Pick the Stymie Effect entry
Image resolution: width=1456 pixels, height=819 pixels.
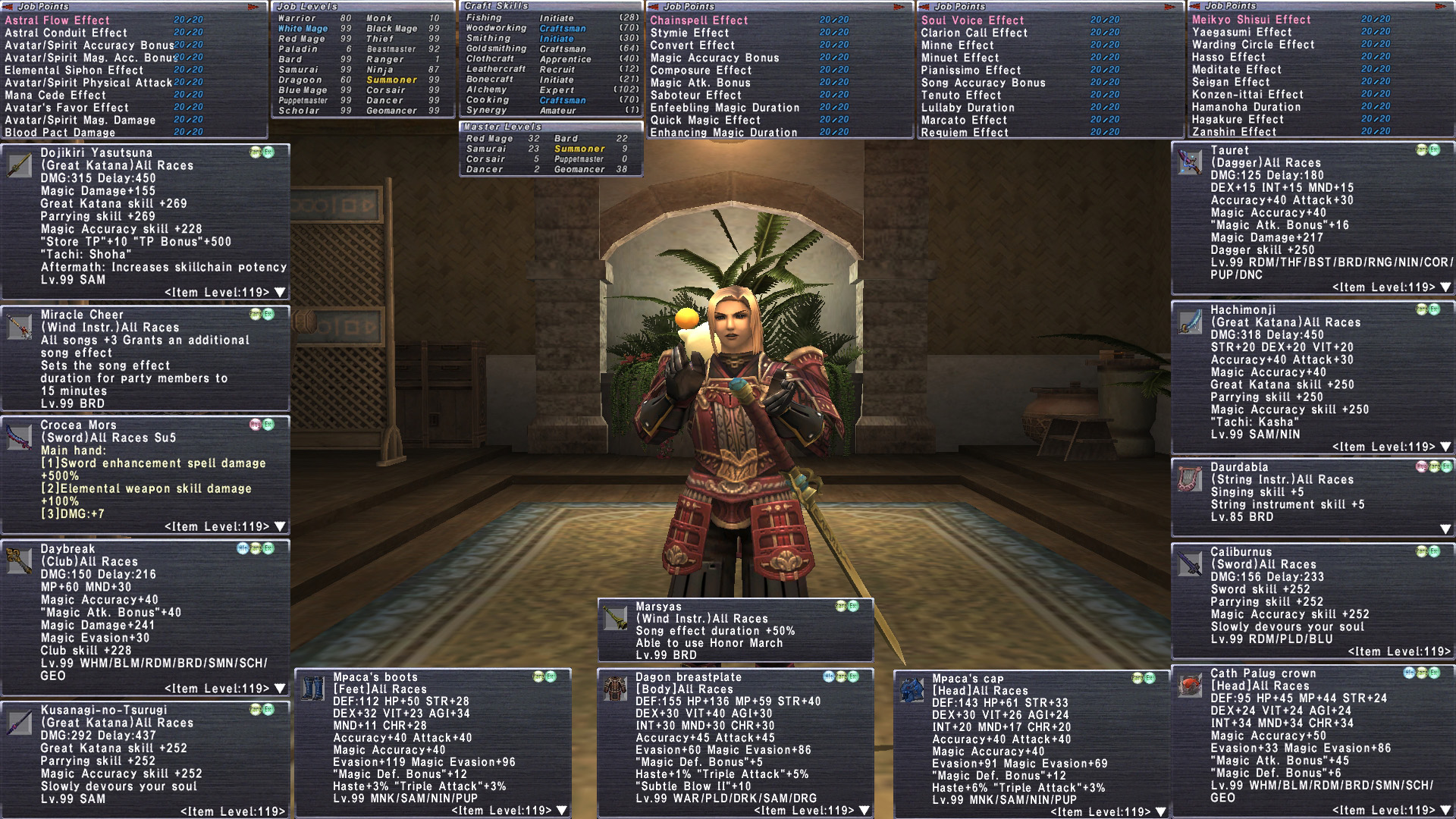689,33
